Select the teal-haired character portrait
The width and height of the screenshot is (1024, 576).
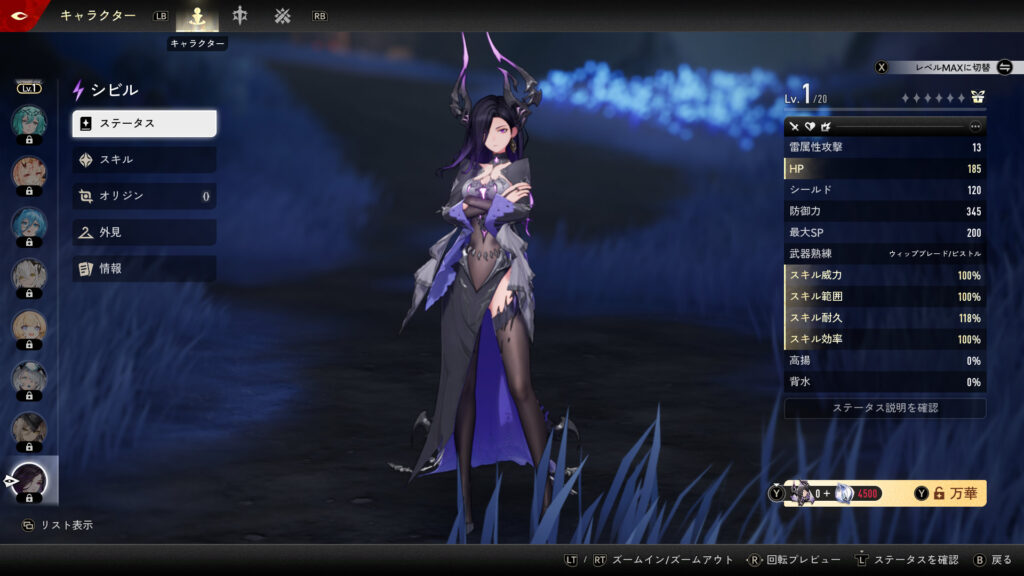point(29,121)
